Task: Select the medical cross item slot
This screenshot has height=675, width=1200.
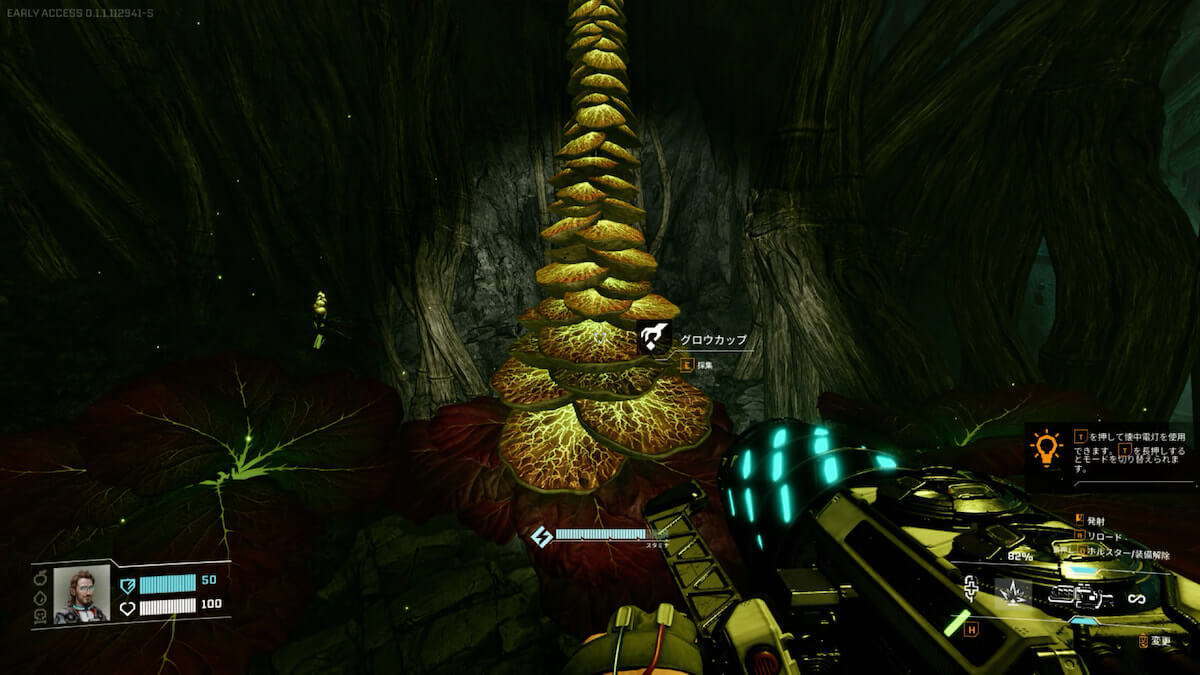Action: click(x=969, y=590)
